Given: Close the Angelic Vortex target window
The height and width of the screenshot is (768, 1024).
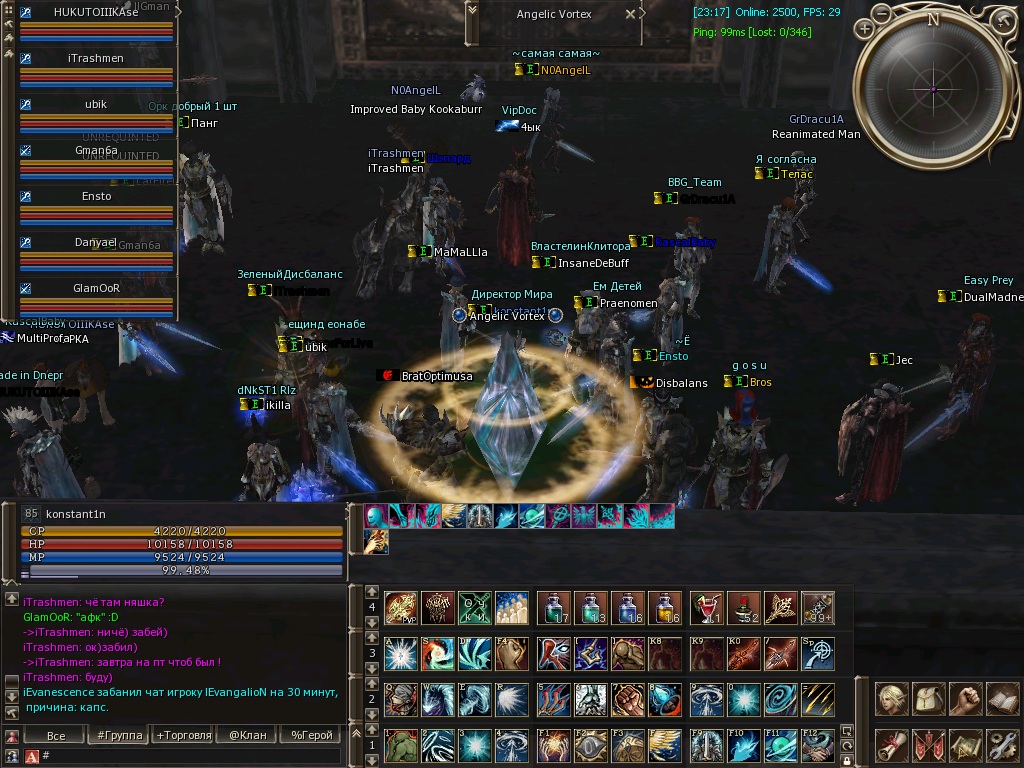Looking at the screenshot, I should pos(631,14).
